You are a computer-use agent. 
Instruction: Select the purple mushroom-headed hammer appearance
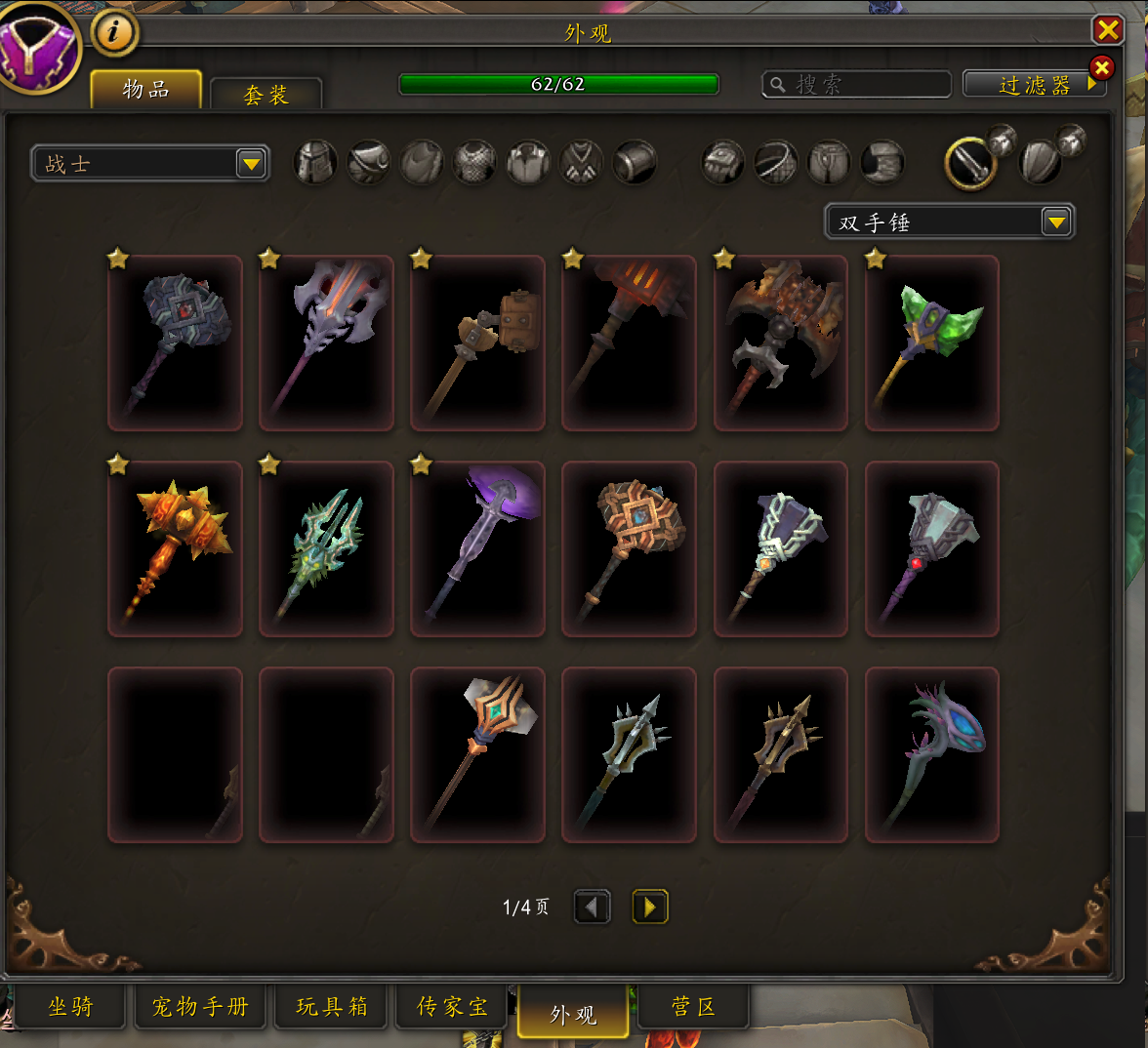tap(477, 548)
